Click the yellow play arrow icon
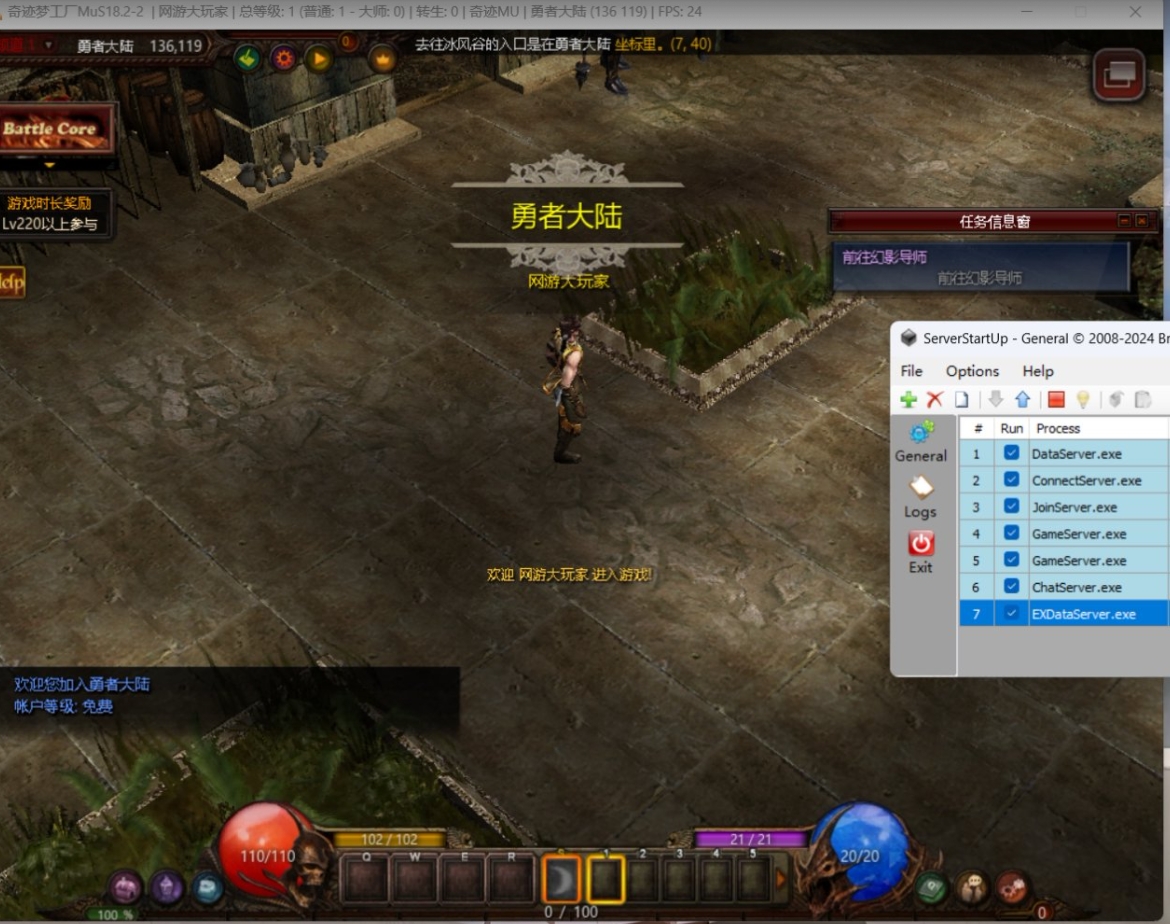The width and height of the screenshot is (1170, 924). point(318,58)
